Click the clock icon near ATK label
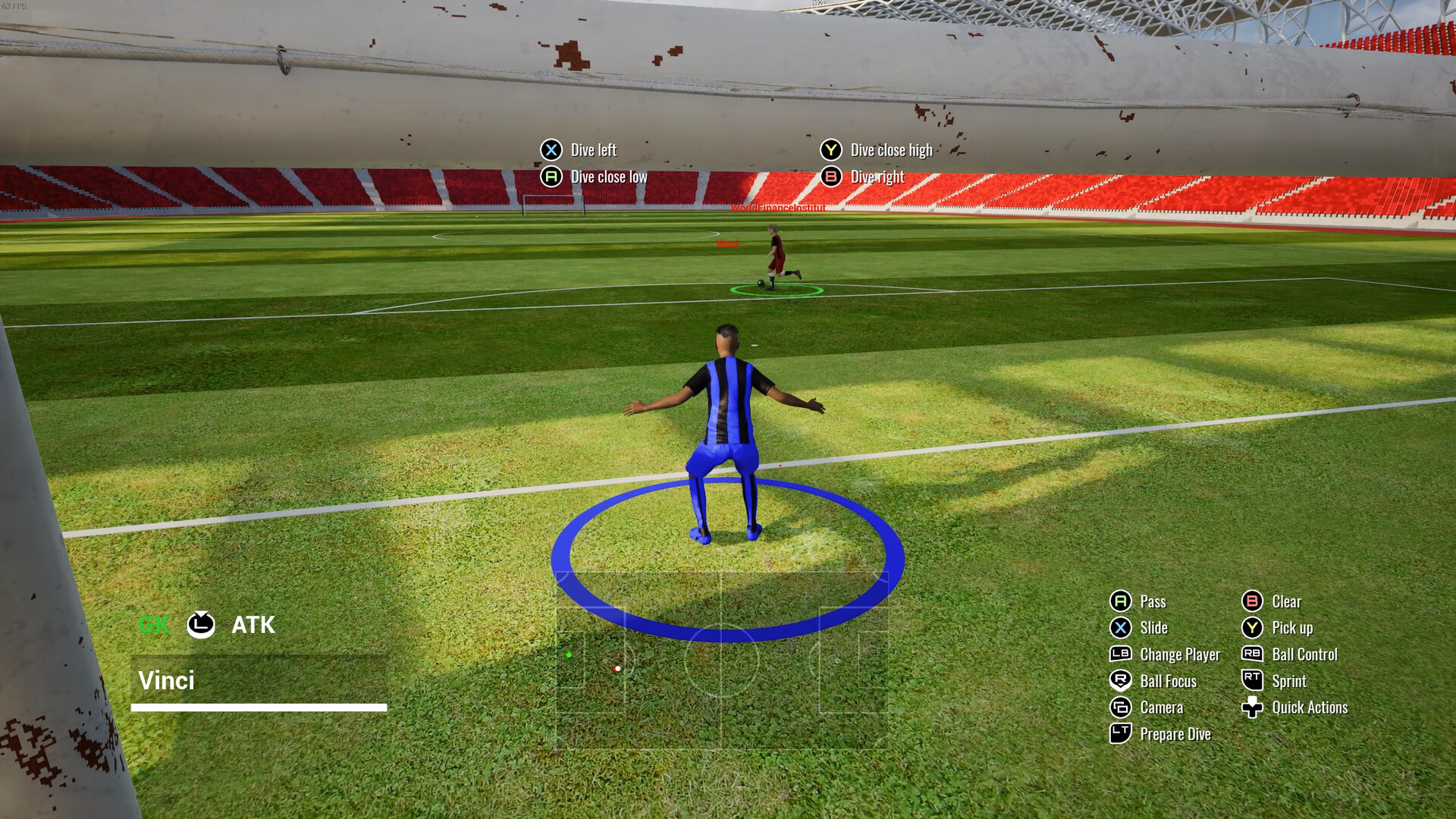The width and height of the screenshot is (1456, 819). point(200,625)
